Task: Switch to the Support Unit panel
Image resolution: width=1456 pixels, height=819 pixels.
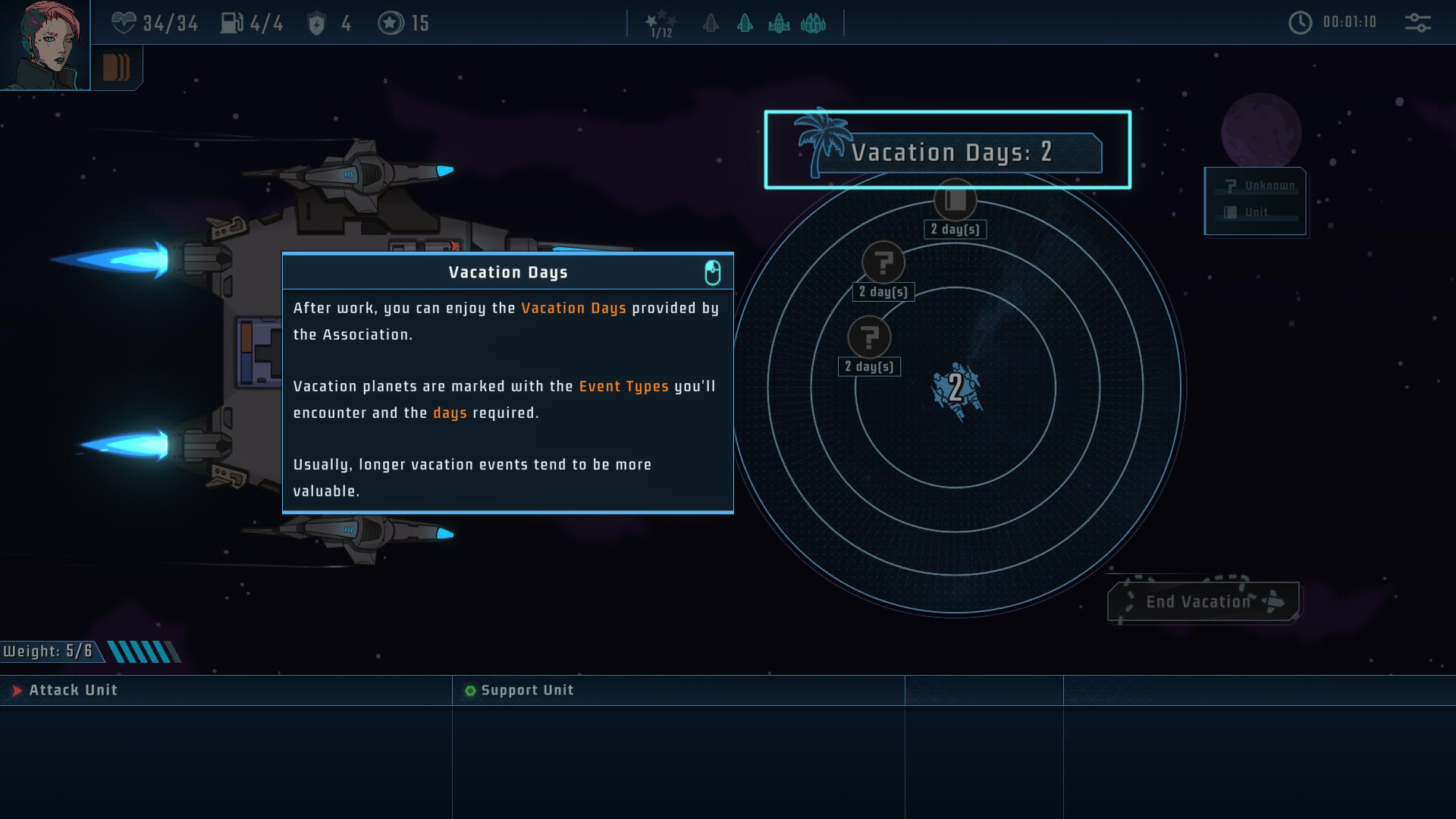Action: (x=527, y=690)
